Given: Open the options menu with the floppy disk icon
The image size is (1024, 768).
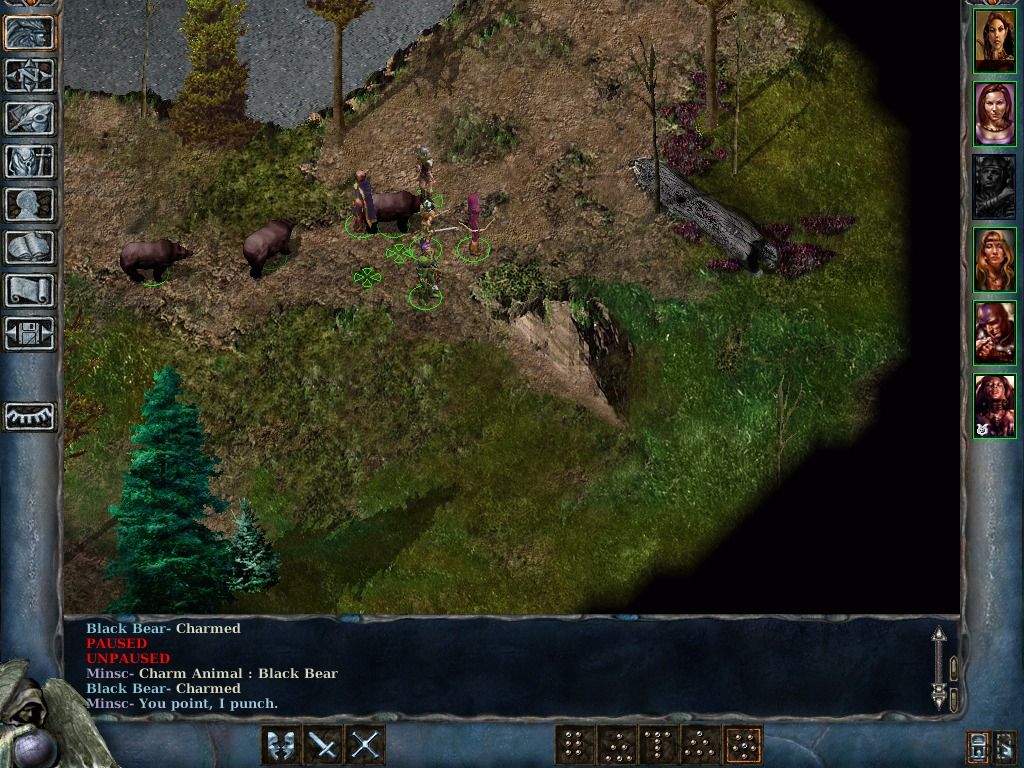Looking at the screenshot, I should (x=30, y=333).
